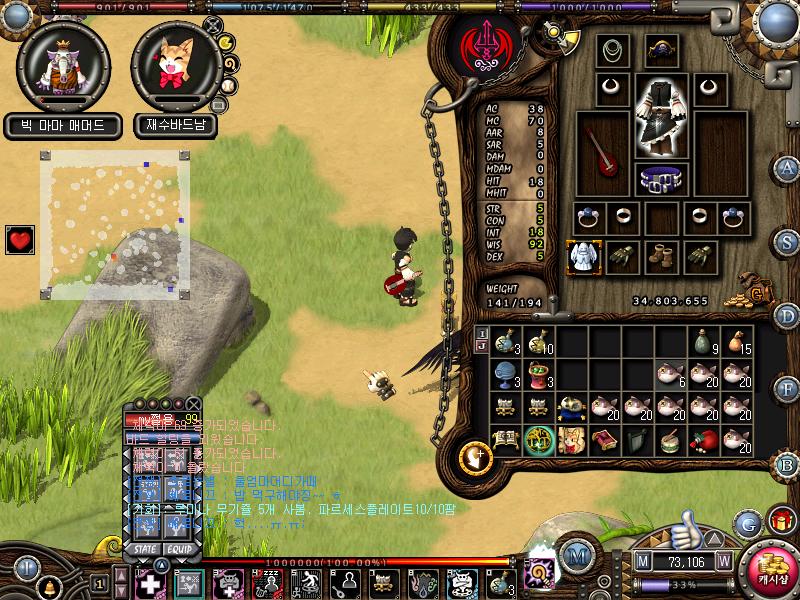Click the red gift box icon
This screenshot has width=800, height=600.
[x=781, y=520]
